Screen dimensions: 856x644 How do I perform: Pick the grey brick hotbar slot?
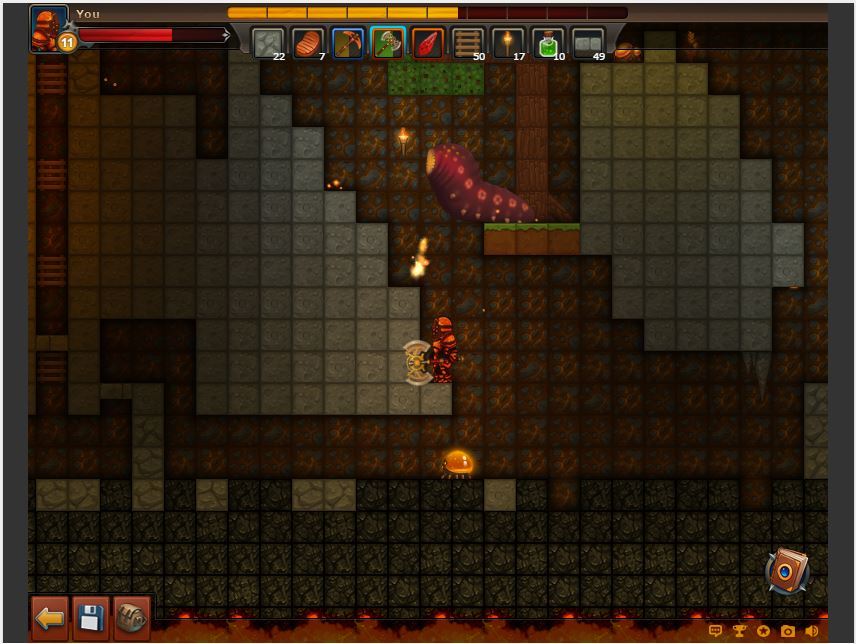click(x=588, y=44)
